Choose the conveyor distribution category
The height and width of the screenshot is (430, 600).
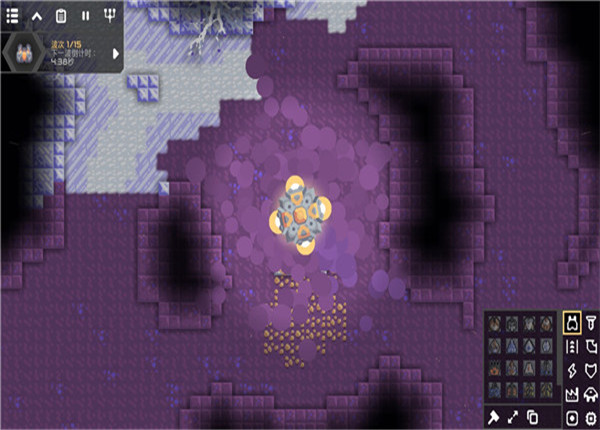[x=572, y=346]
